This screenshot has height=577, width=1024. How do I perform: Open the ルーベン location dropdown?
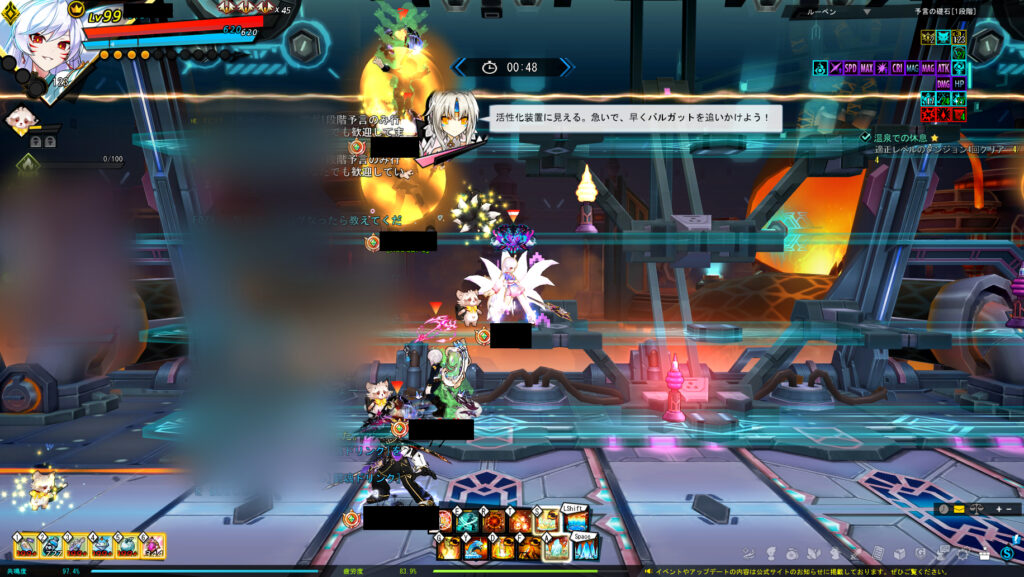pos(868,13)
